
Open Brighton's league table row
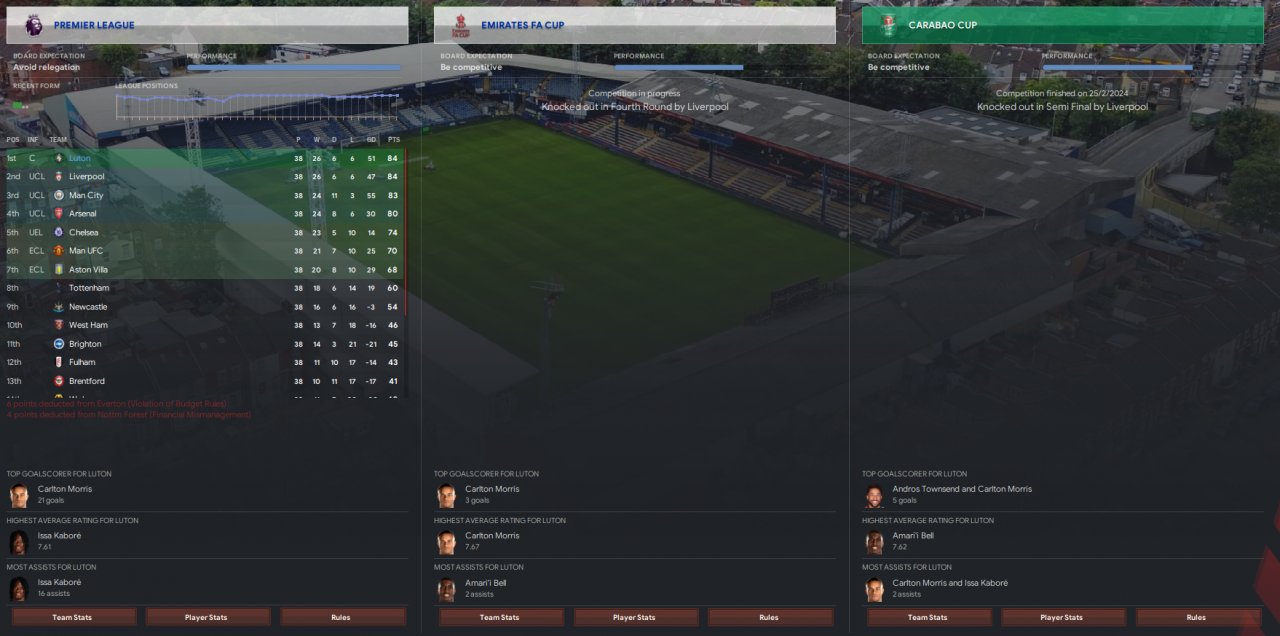coord(85,344)
